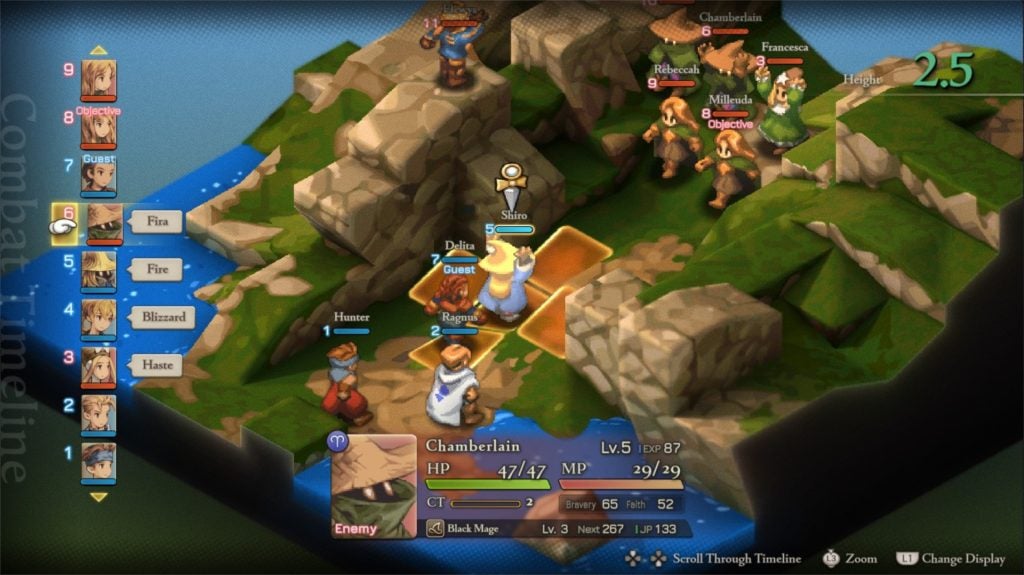
Task: Click the timeline's up arrow
Action: 98,49
